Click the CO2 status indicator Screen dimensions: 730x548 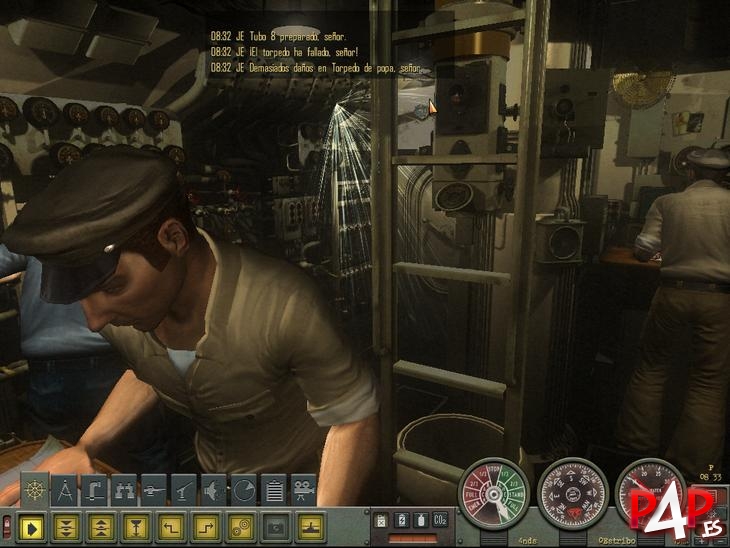pos(438,519)
